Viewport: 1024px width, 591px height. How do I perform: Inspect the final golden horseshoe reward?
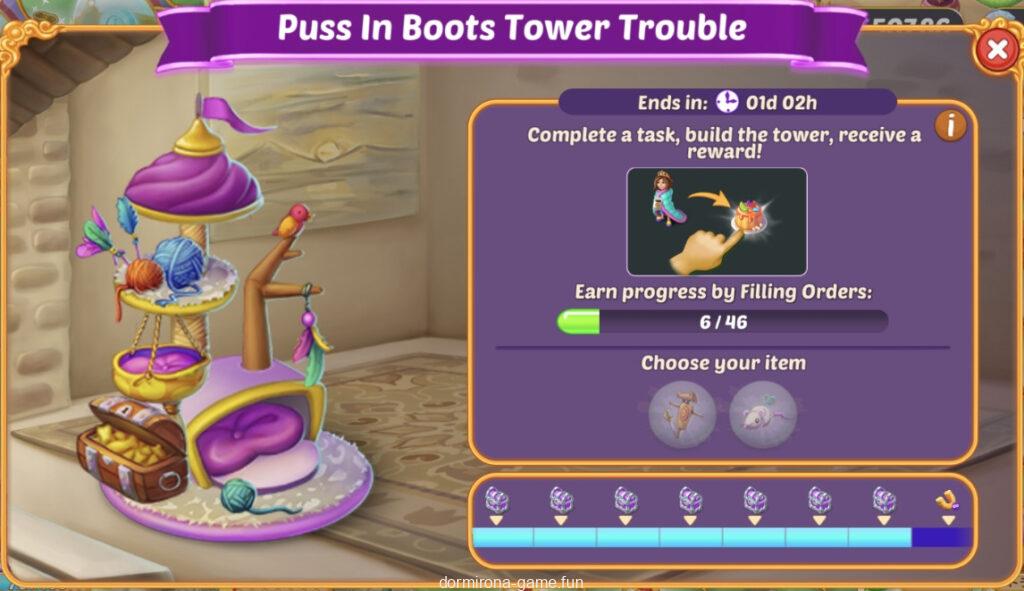tap(947, 502)
